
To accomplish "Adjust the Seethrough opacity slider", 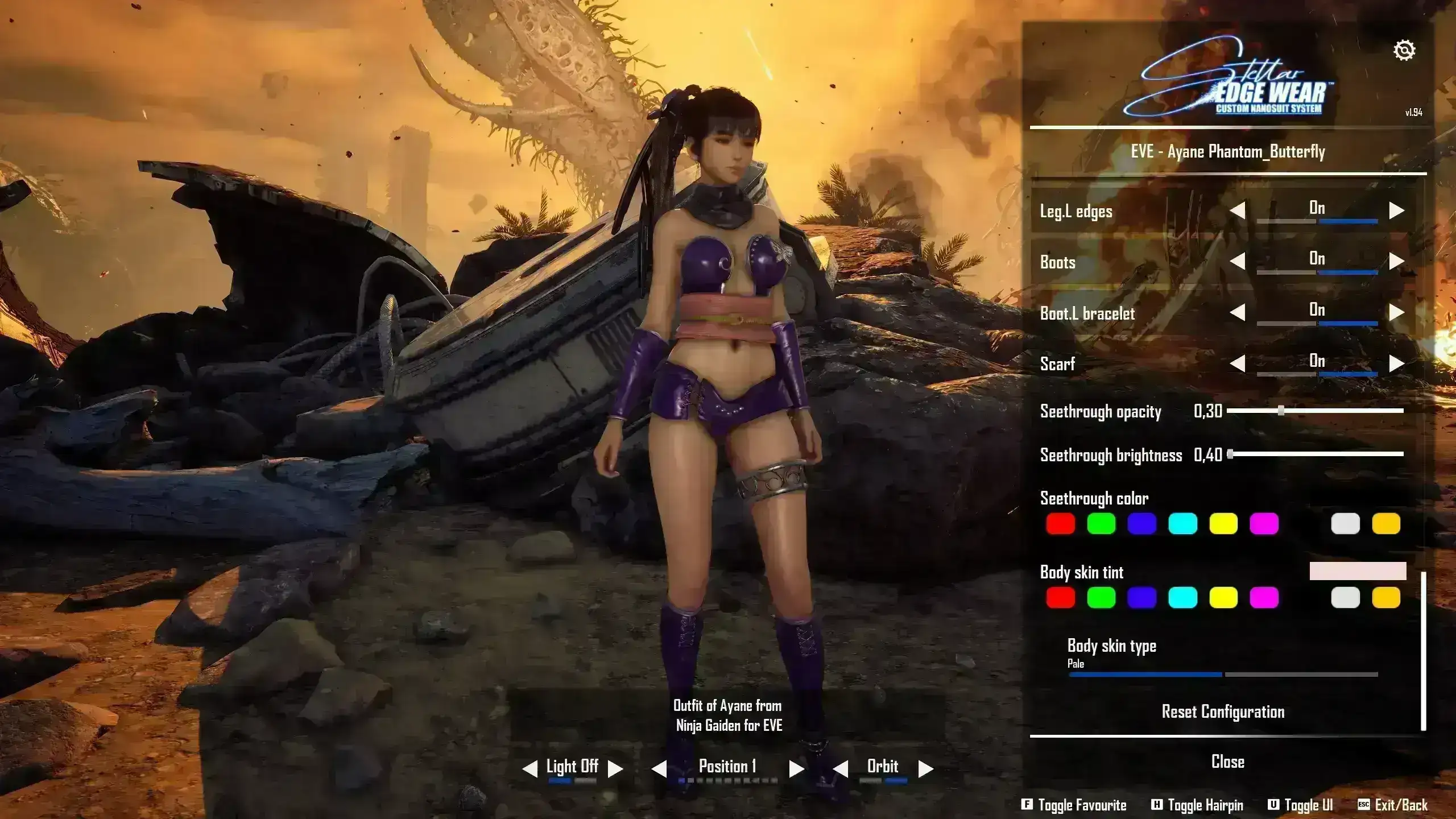I will pos(1281,411).
